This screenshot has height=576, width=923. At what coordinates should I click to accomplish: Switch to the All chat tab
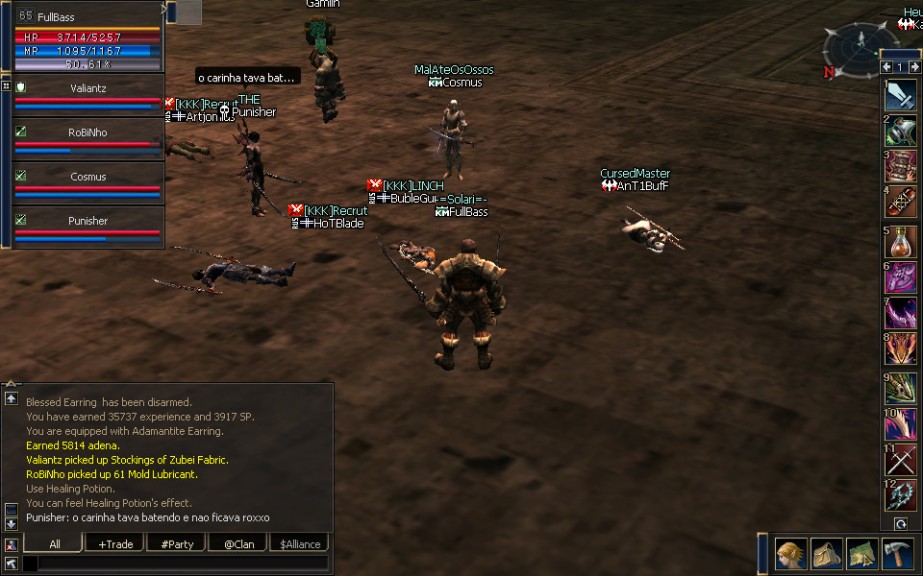coord(54,544)
